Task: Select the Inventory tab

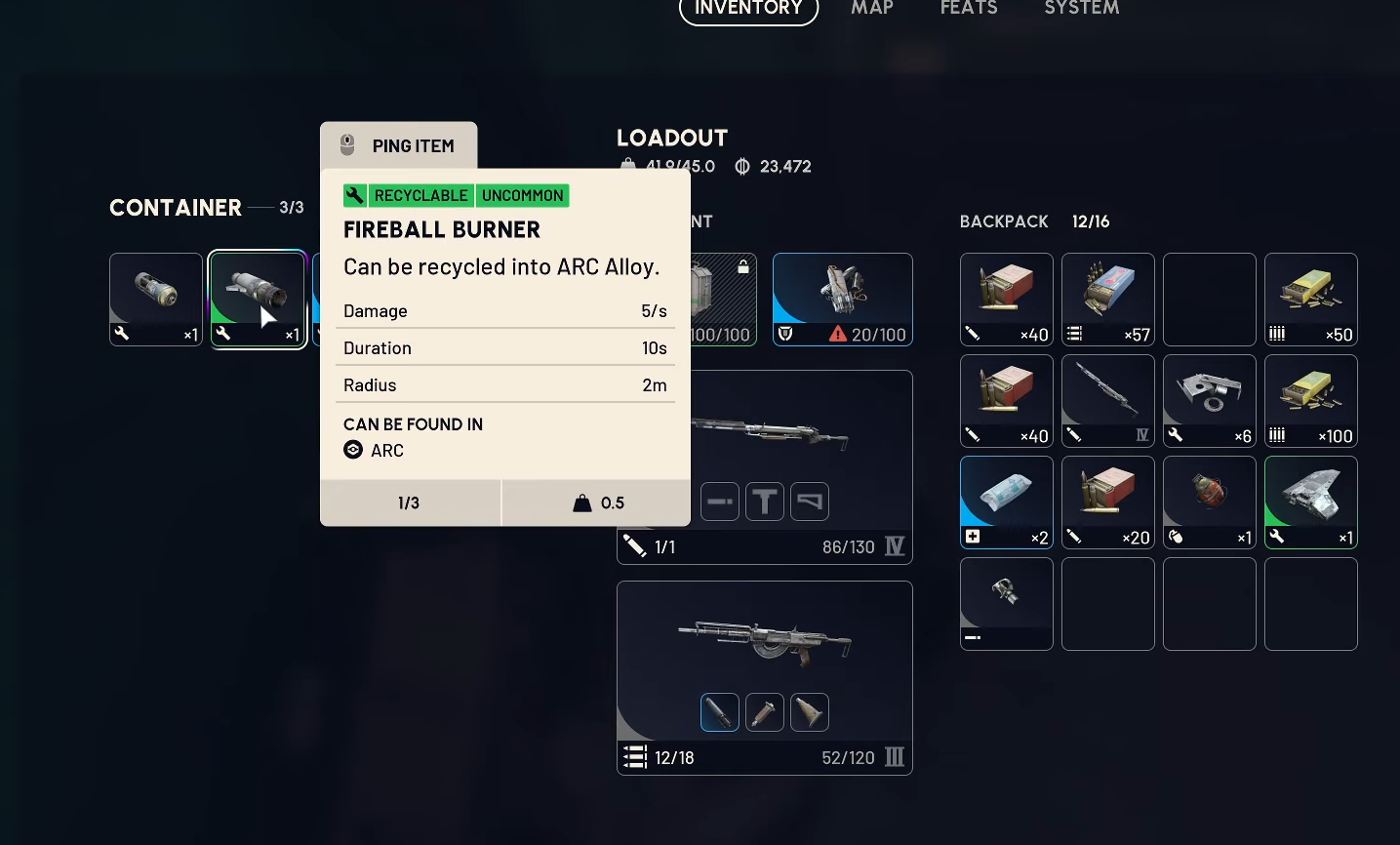Action: pyautogui.click(x=748, y=10)
